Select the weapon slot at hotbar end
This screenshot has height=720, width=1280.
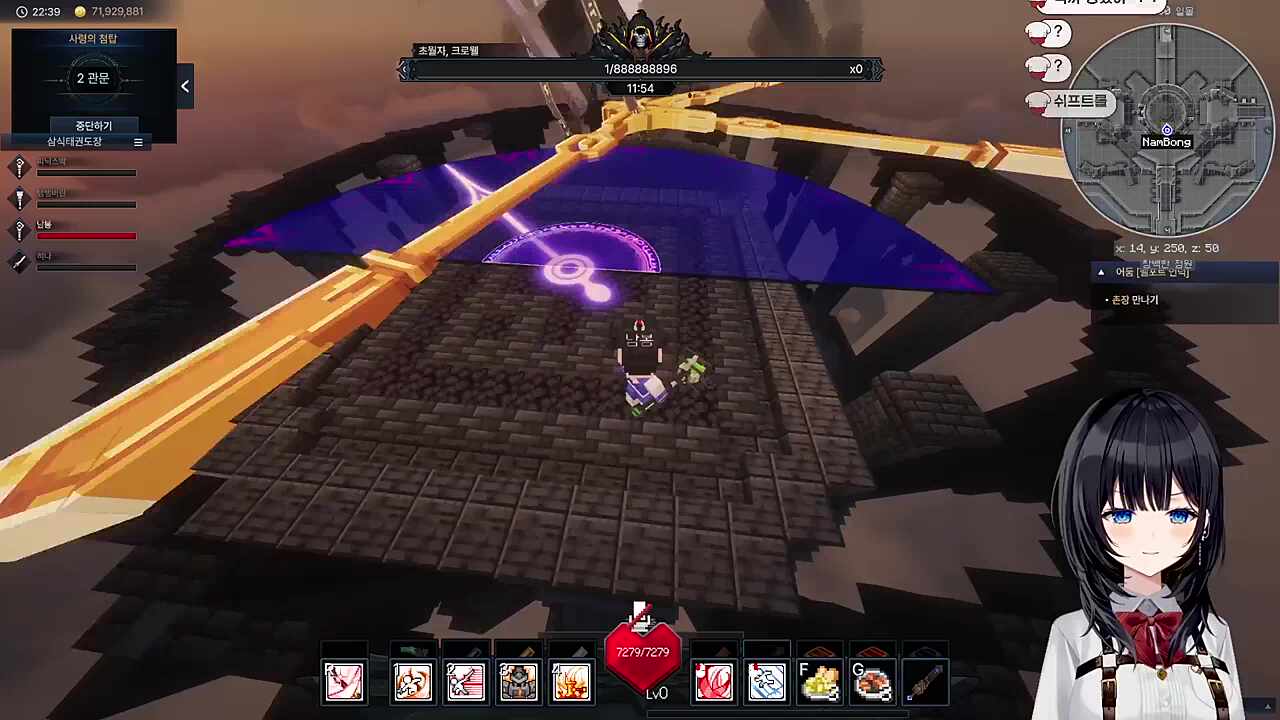tap(926, 682)
